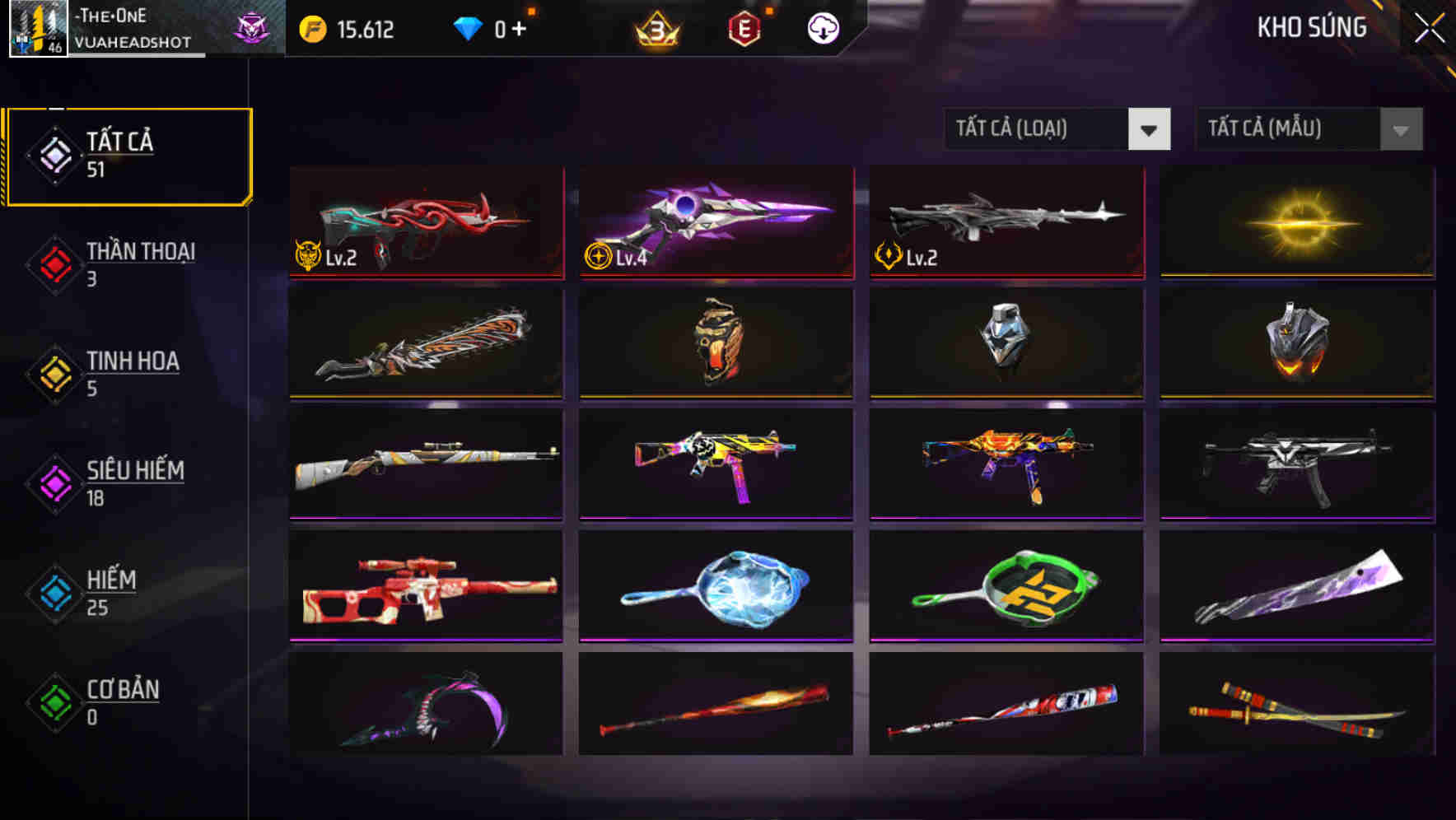The image size is (1456, 820).
Task: Select the red VSS sniper skin thumbnail
Action: click(425, 585)
